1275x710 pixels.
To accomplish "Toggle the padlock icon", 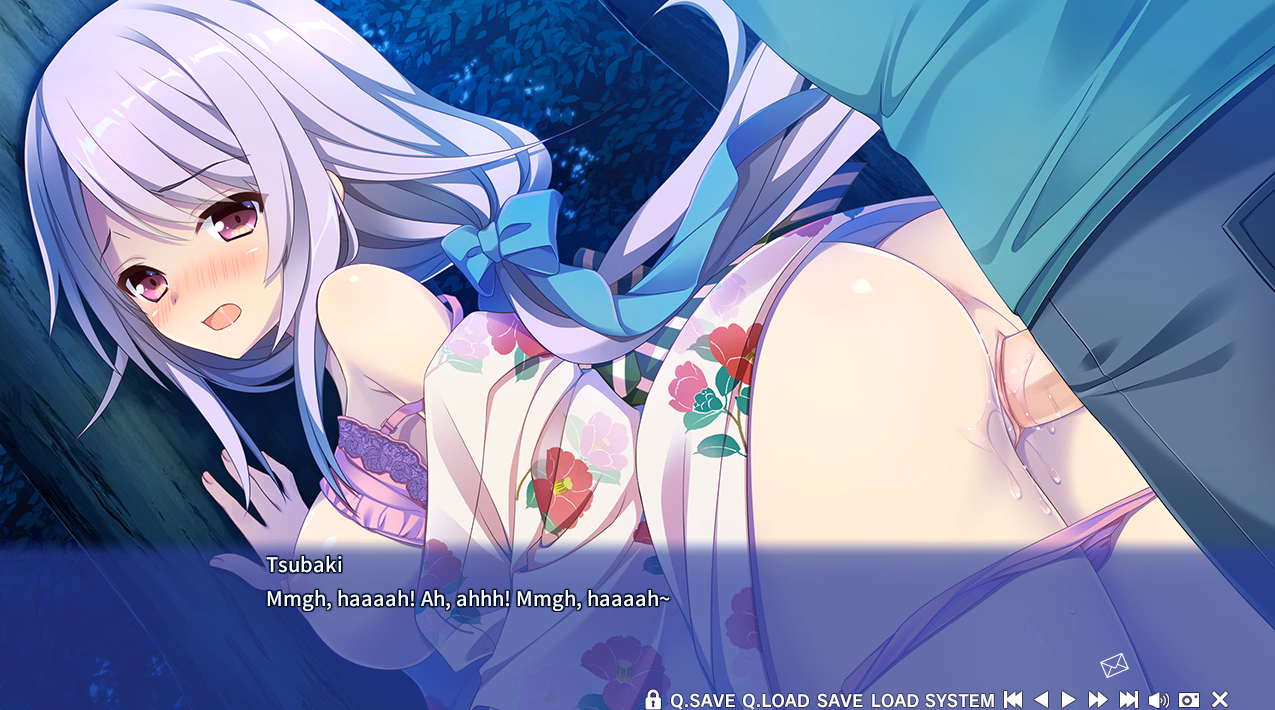I will pos(653,699).
